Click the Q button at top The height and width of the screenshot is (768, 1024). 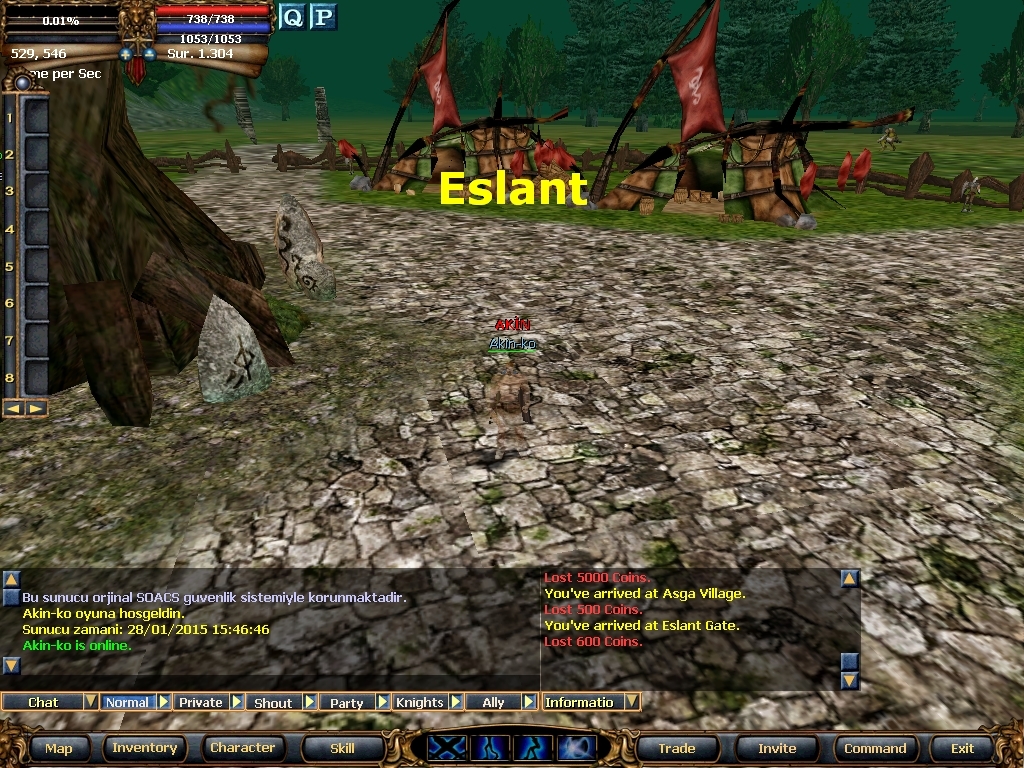[291, 17]
